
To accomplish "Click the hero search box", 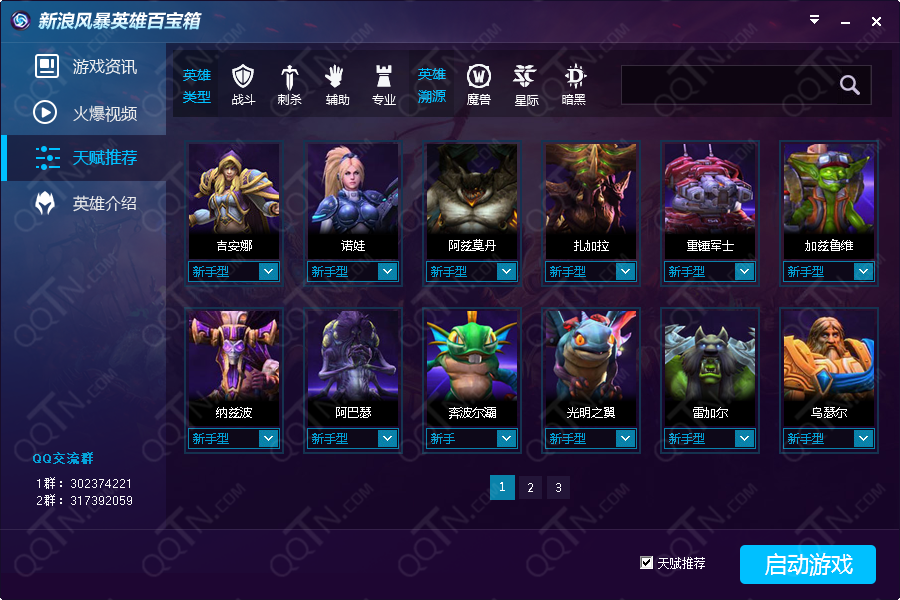I will (x=728, y=85).
